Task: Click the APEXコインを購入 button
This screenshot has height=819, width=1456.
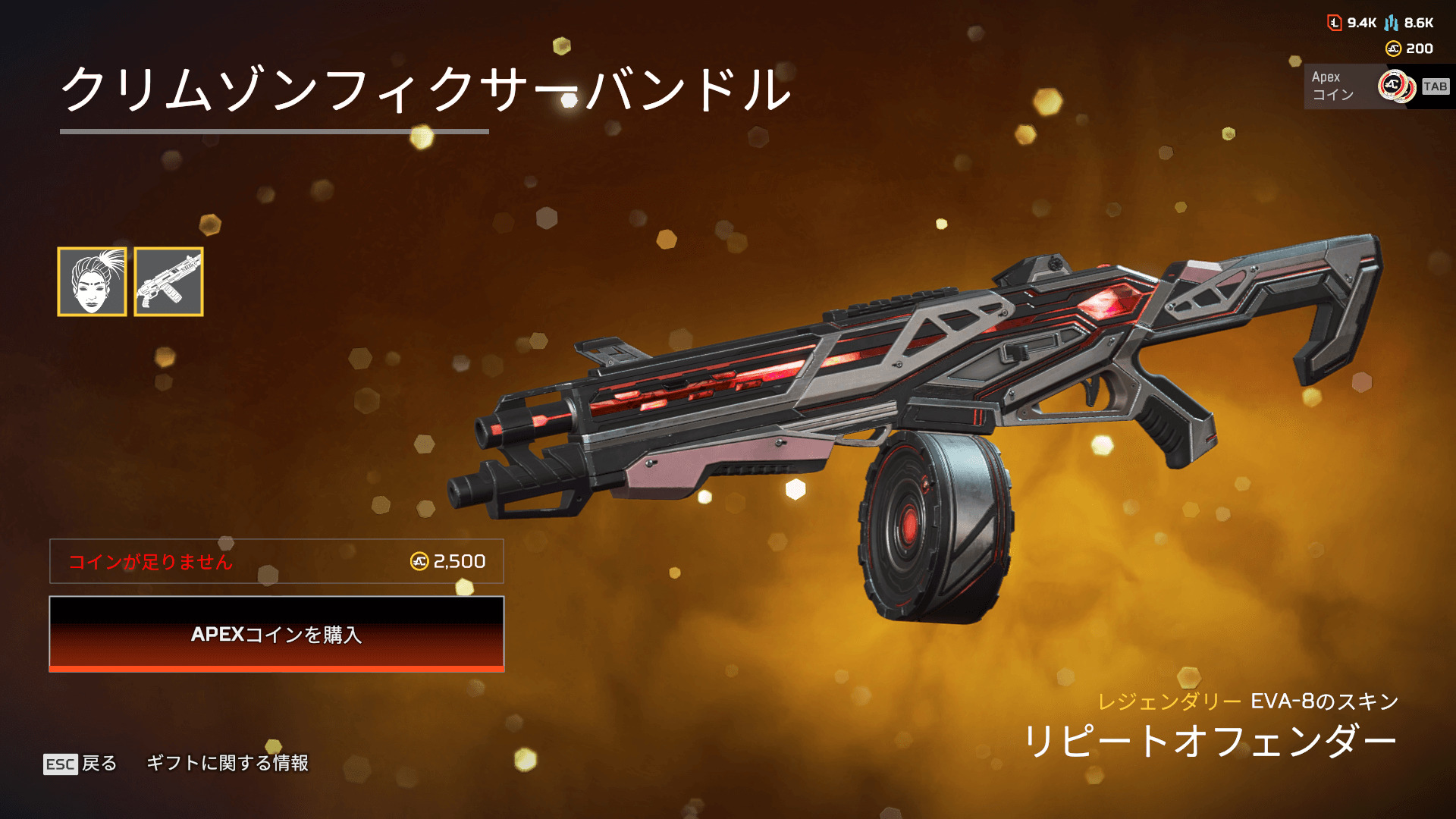Action: click(277, 634)
